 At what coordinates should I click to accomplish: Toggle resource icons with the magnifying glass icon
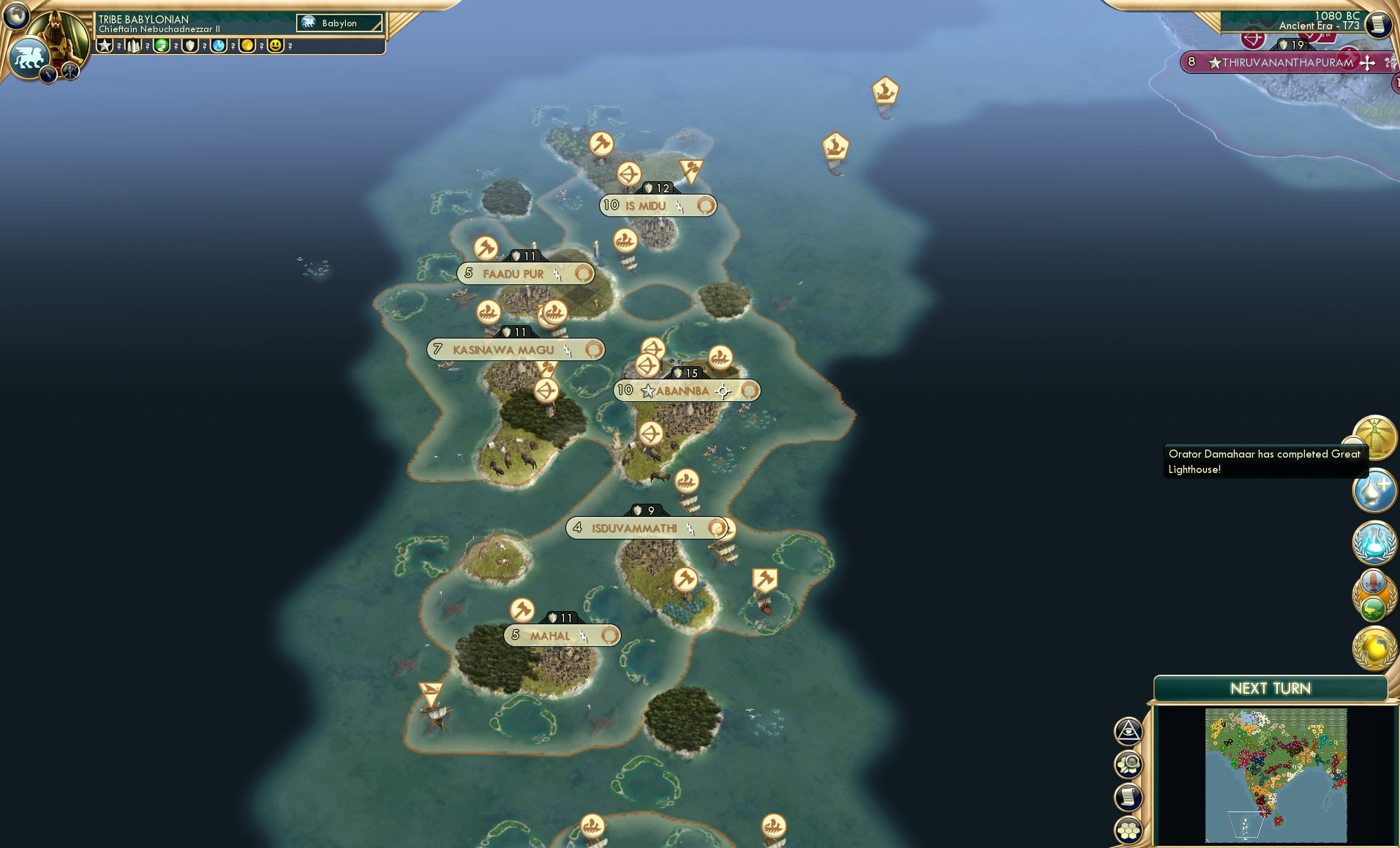pyautogui.click(x=1128, y=763)
